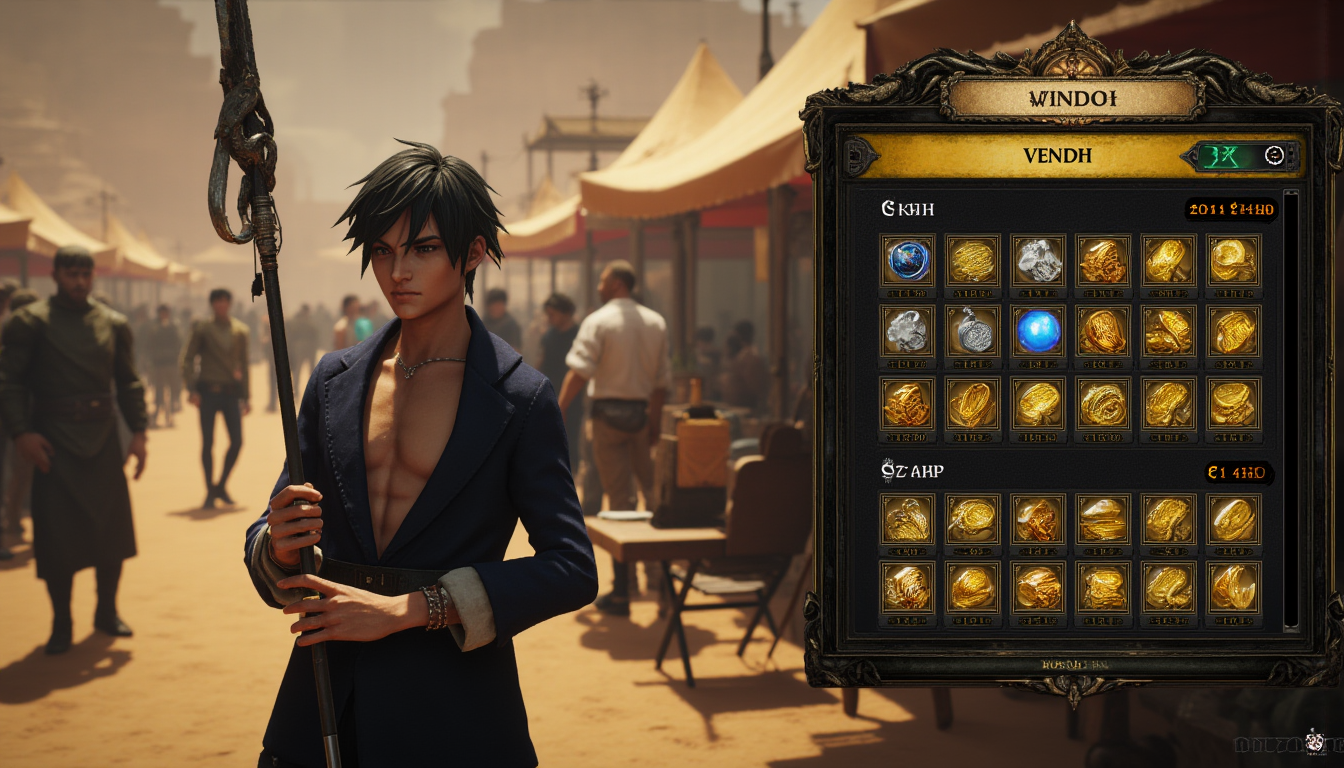
Task: Click the vendor list's vertical scrollbar
Action: pos(1290,410)
